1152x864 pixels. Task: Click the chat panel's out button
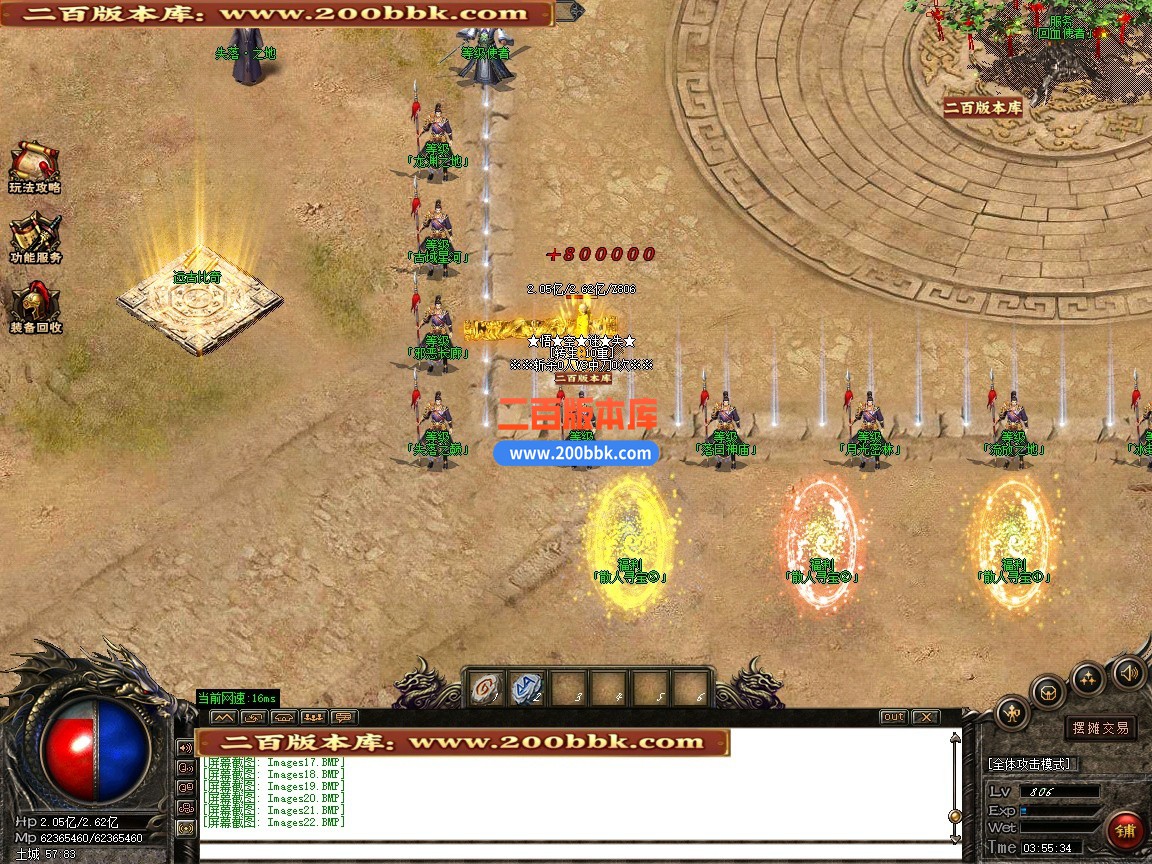click(x=893, y=717)
